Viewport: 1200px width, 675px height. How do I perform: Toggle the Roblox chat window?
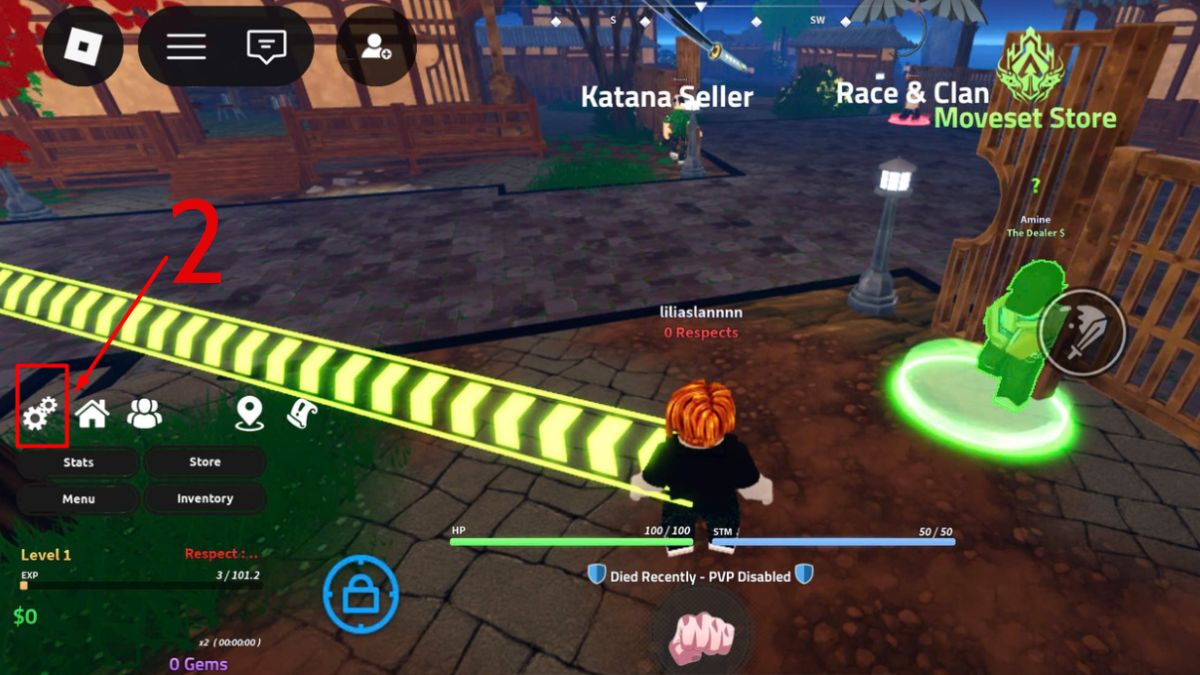pyautogui.click(x=266, y=46)
